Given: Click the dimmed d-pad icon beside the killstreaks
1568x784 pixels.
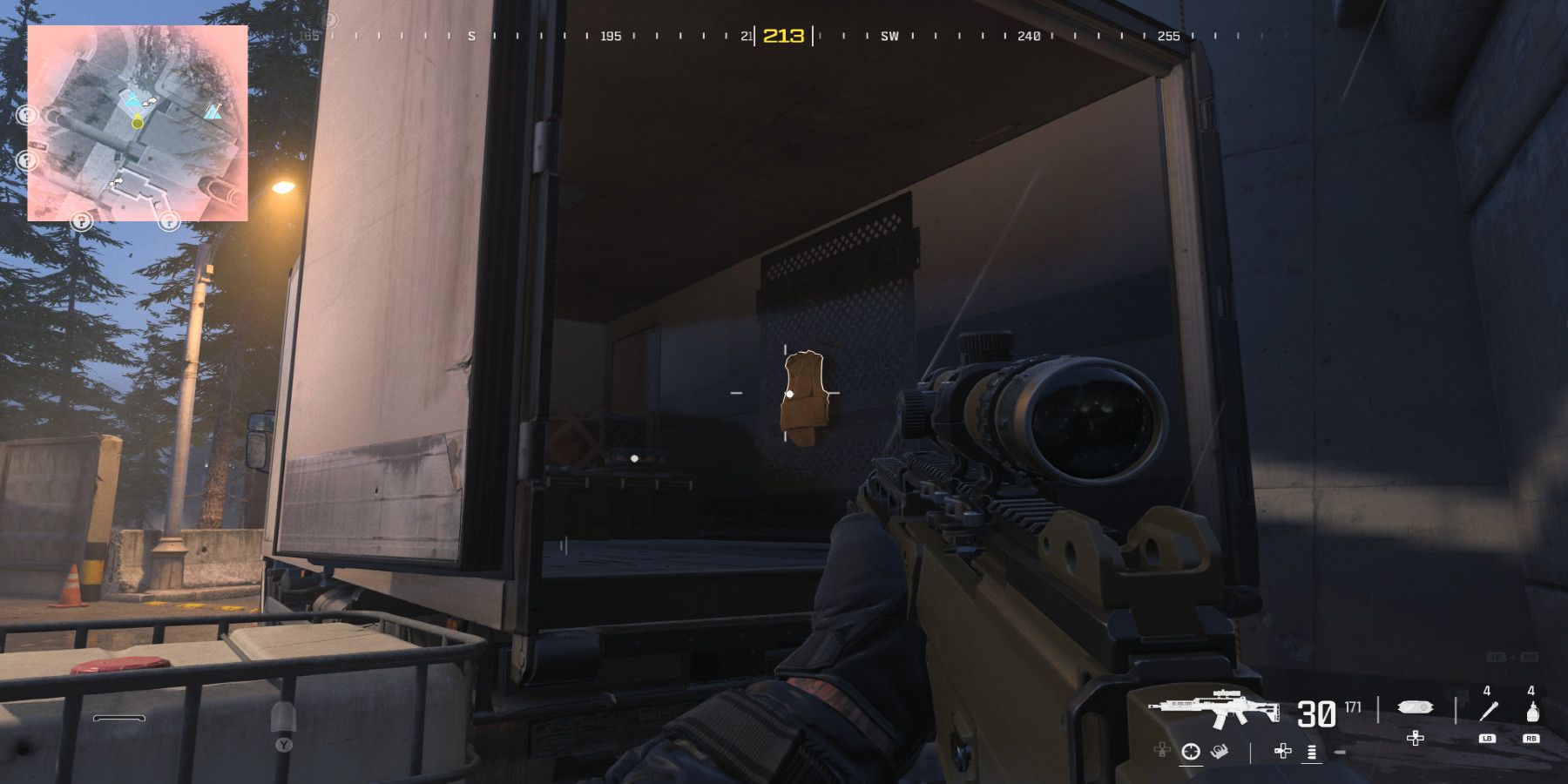Looking at the screenshot, I should click(x=1160, y=751).
